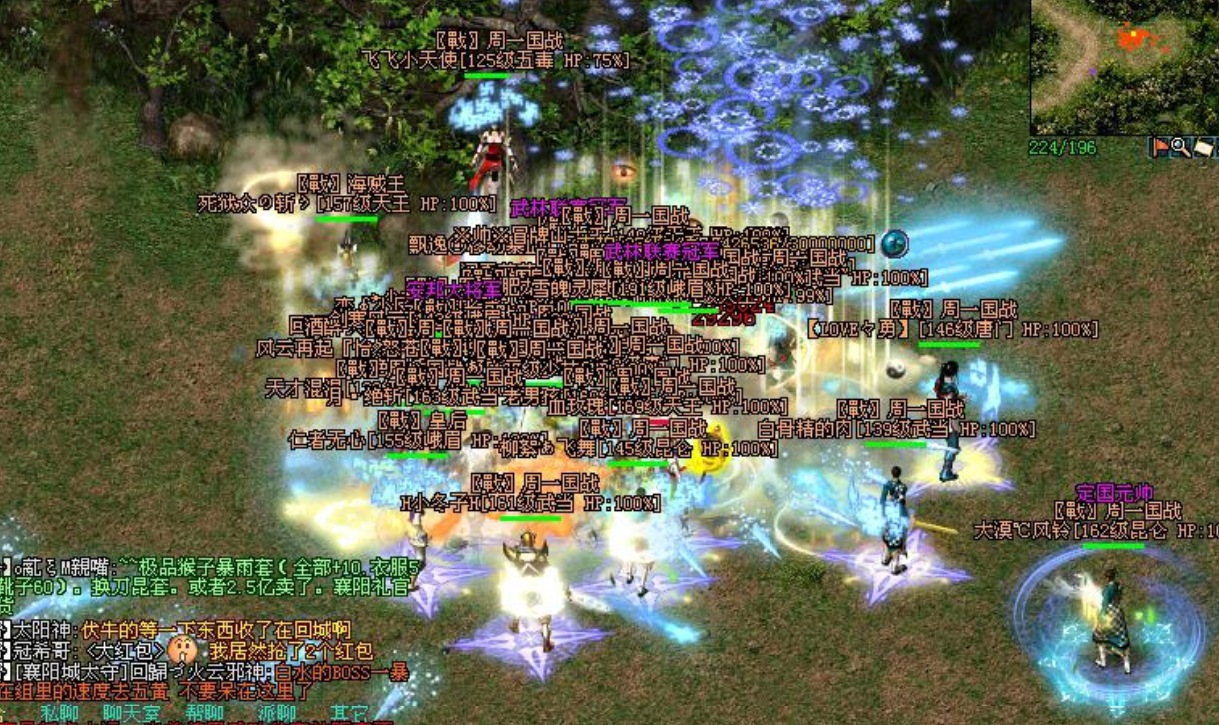
Task: Select the 帮聊 chat channel tab
Action: tap(207, 714)
